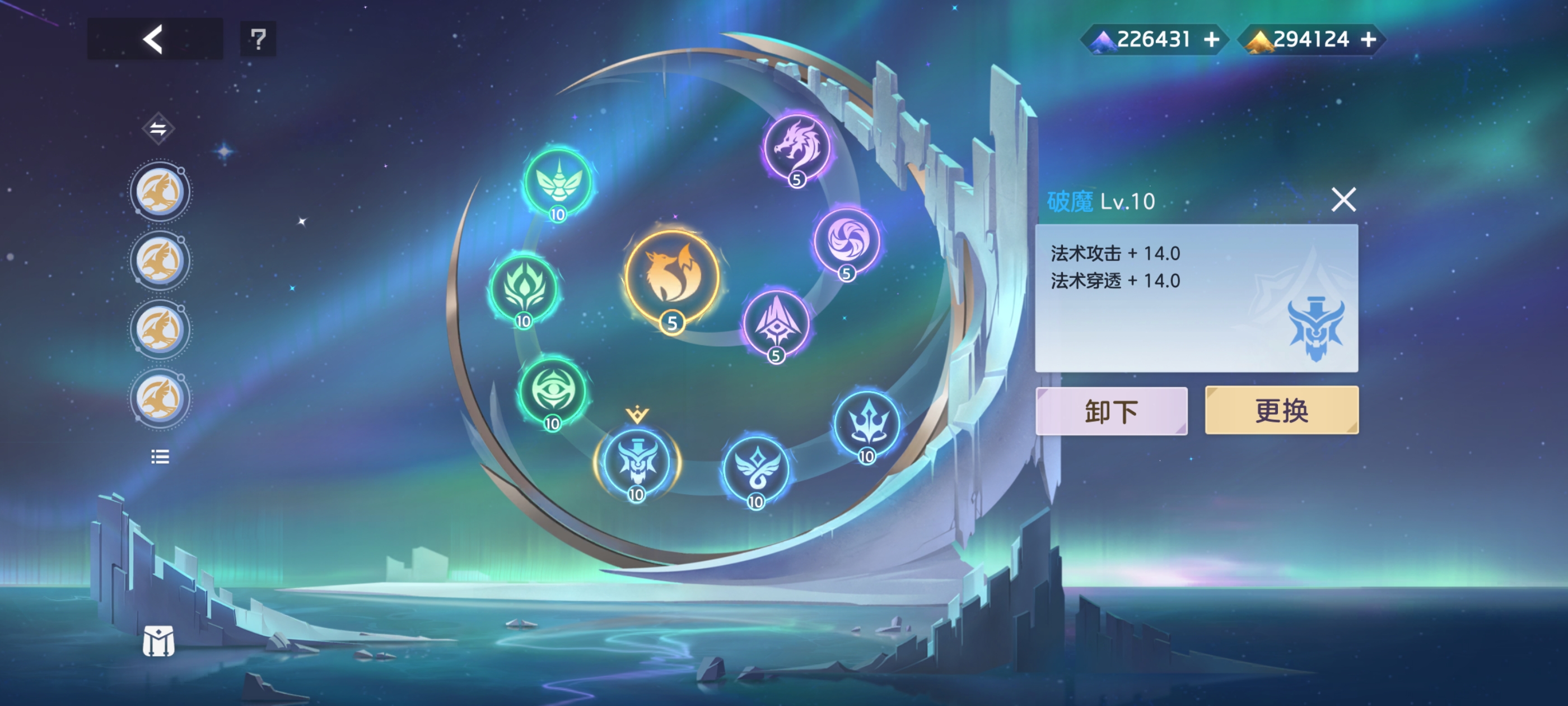This screenshot has width=1568, height=706.
Task: Open the list view icon in left sidebar
Action: (160, 457)
